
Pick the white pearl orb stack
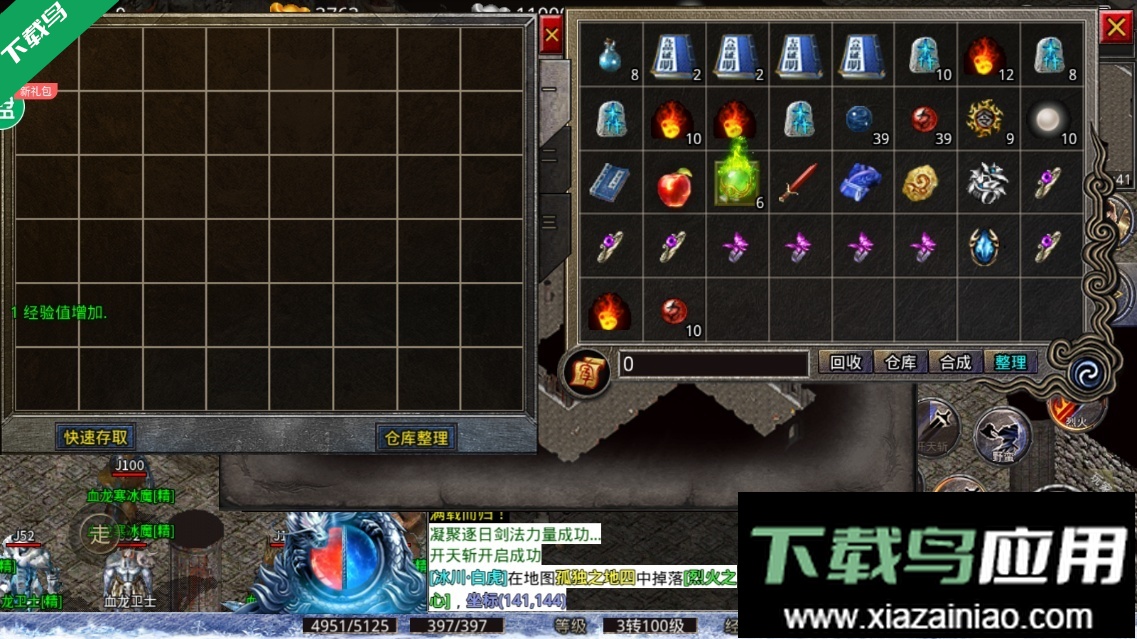tap(1049, 119)
